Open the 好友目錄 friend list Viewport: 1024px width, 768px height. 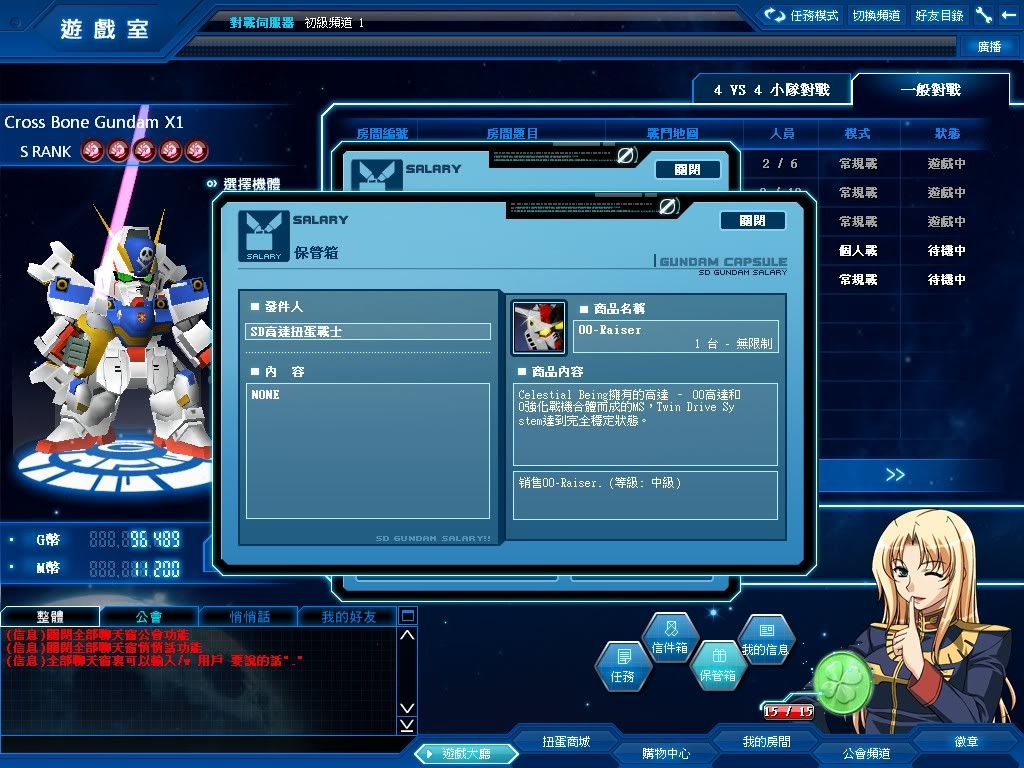tap(939, 16)
